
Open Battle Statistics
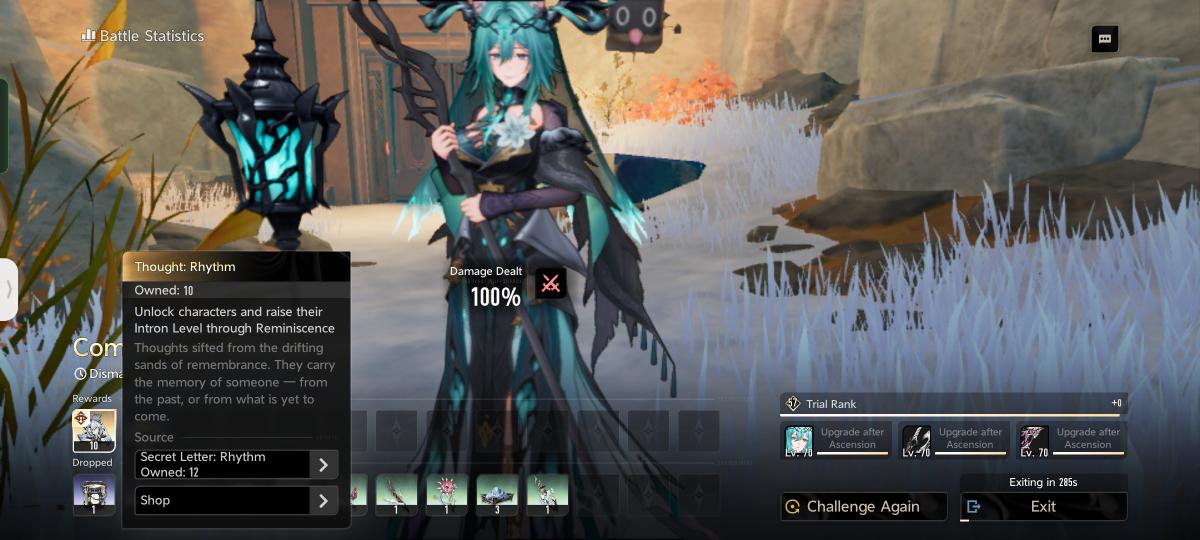click(x=143, y=36)
